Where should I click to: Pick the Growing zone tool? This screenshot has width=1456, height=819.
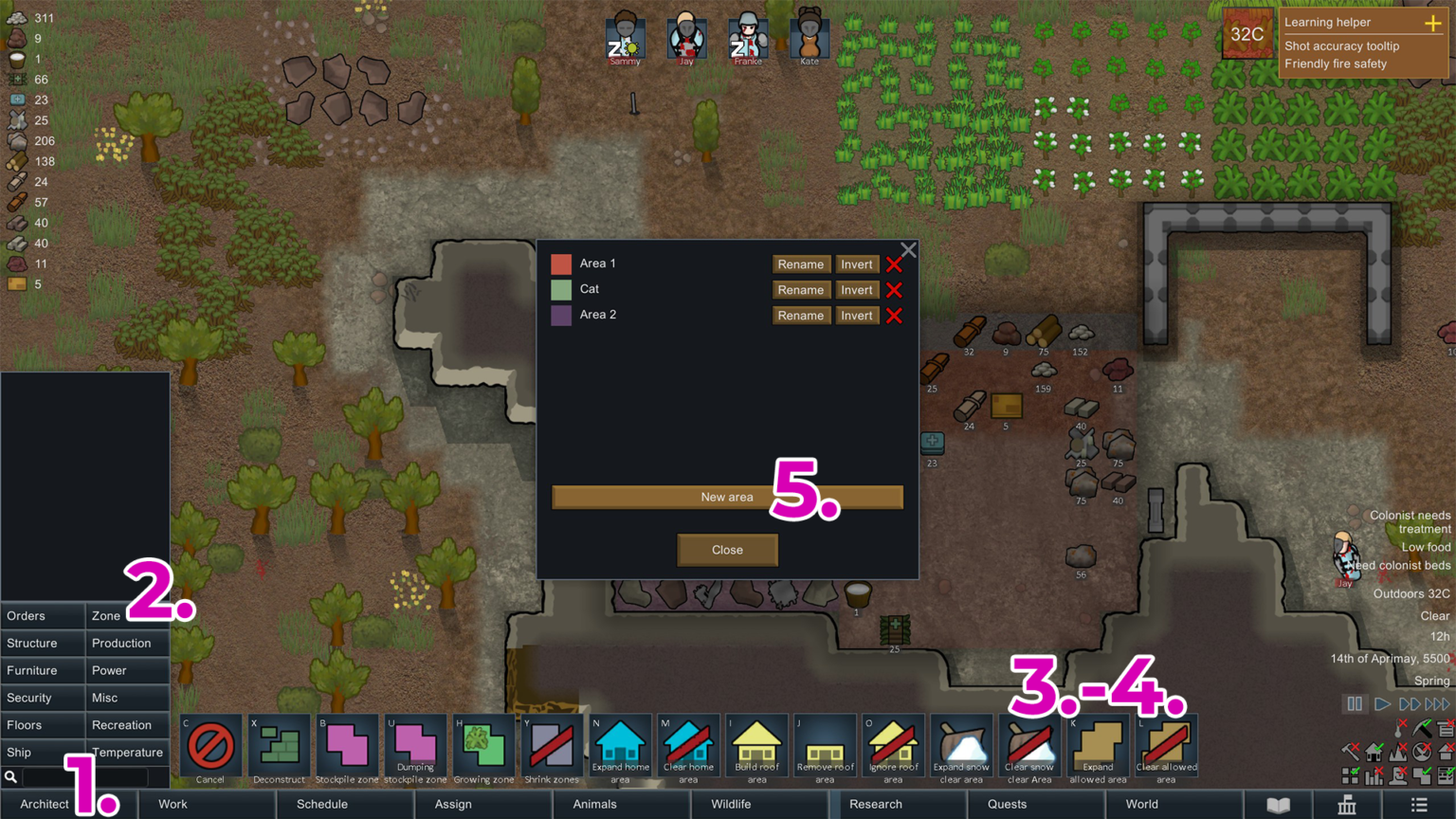tap(483, 749)
